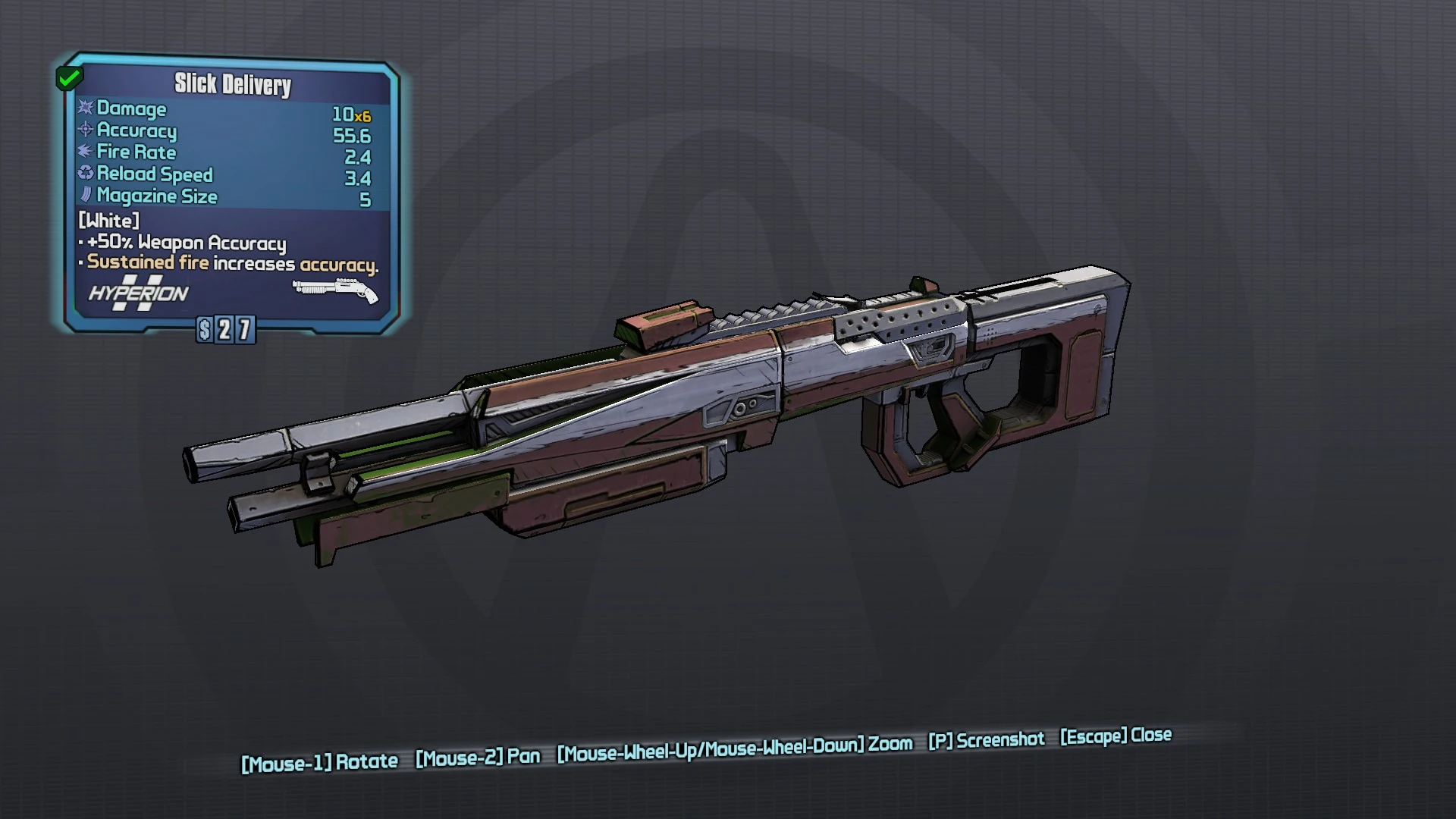The width and height of the screenshot is (1456, 819).
Task: Click the [Mouse-2] Pan control hint
Action: [x=479, y=756]
